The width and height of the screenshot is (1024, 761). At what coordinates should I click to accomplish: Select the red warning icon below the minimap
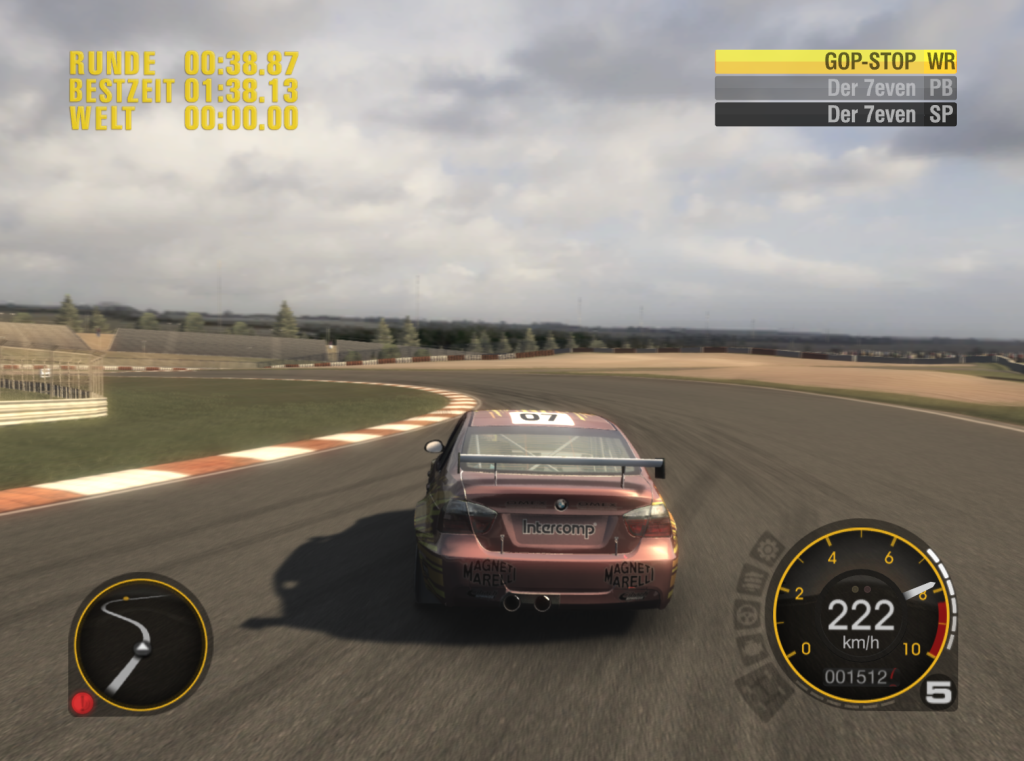tap(82, 703)
